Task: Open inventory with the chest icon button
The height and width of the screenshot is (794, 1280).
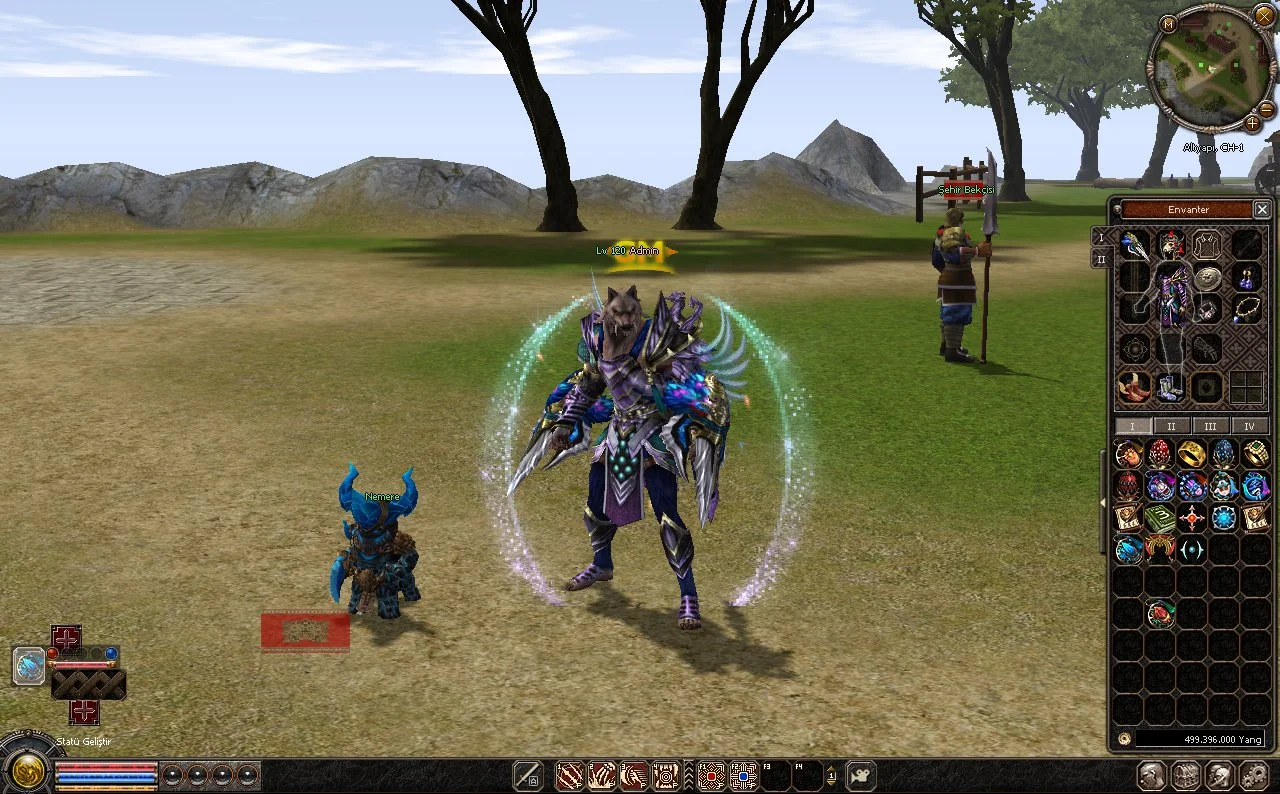Action: [1186, 775]
